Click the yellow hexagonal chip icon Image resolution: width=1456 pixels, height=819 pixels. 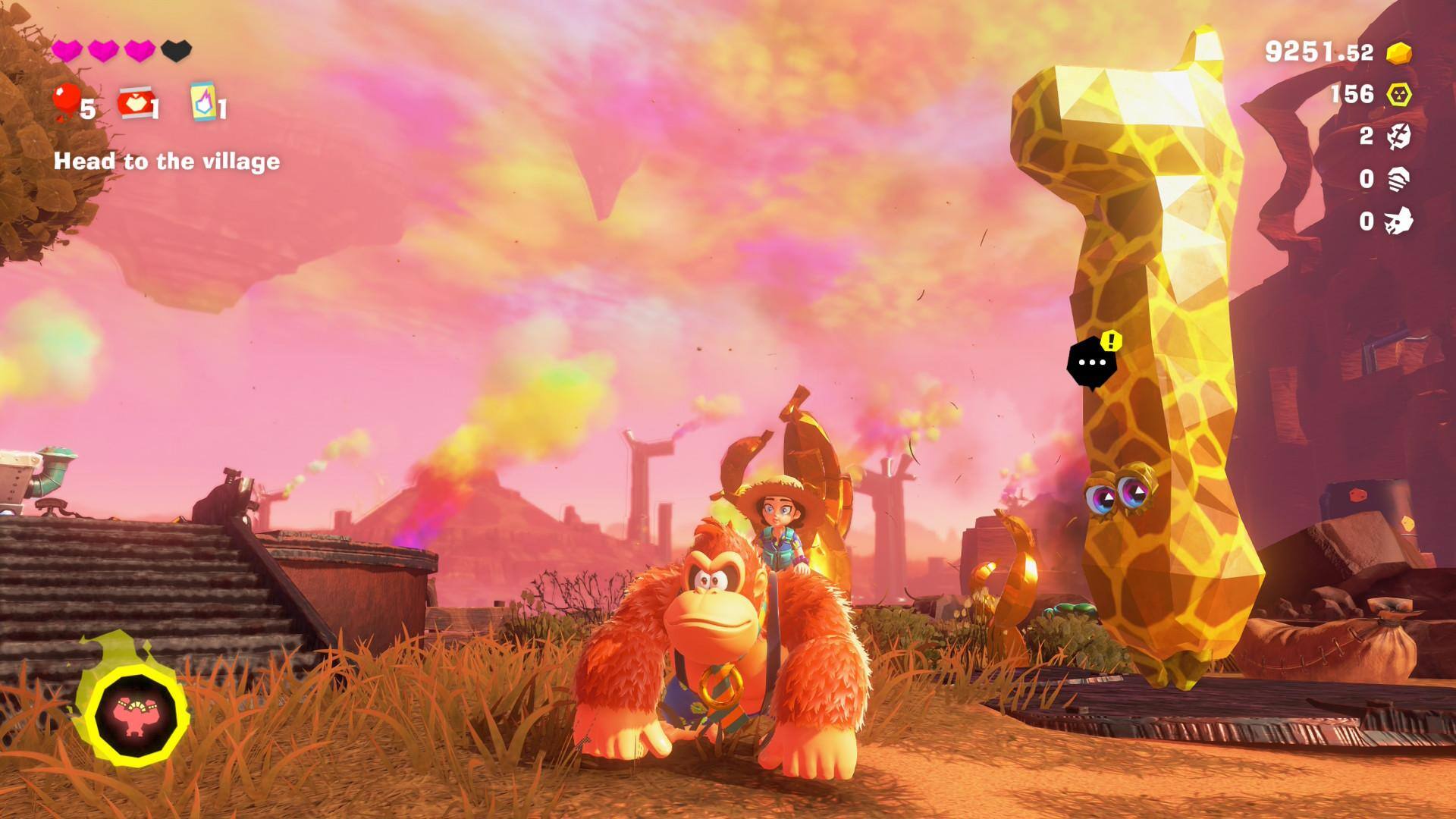tap(1399, 95)
